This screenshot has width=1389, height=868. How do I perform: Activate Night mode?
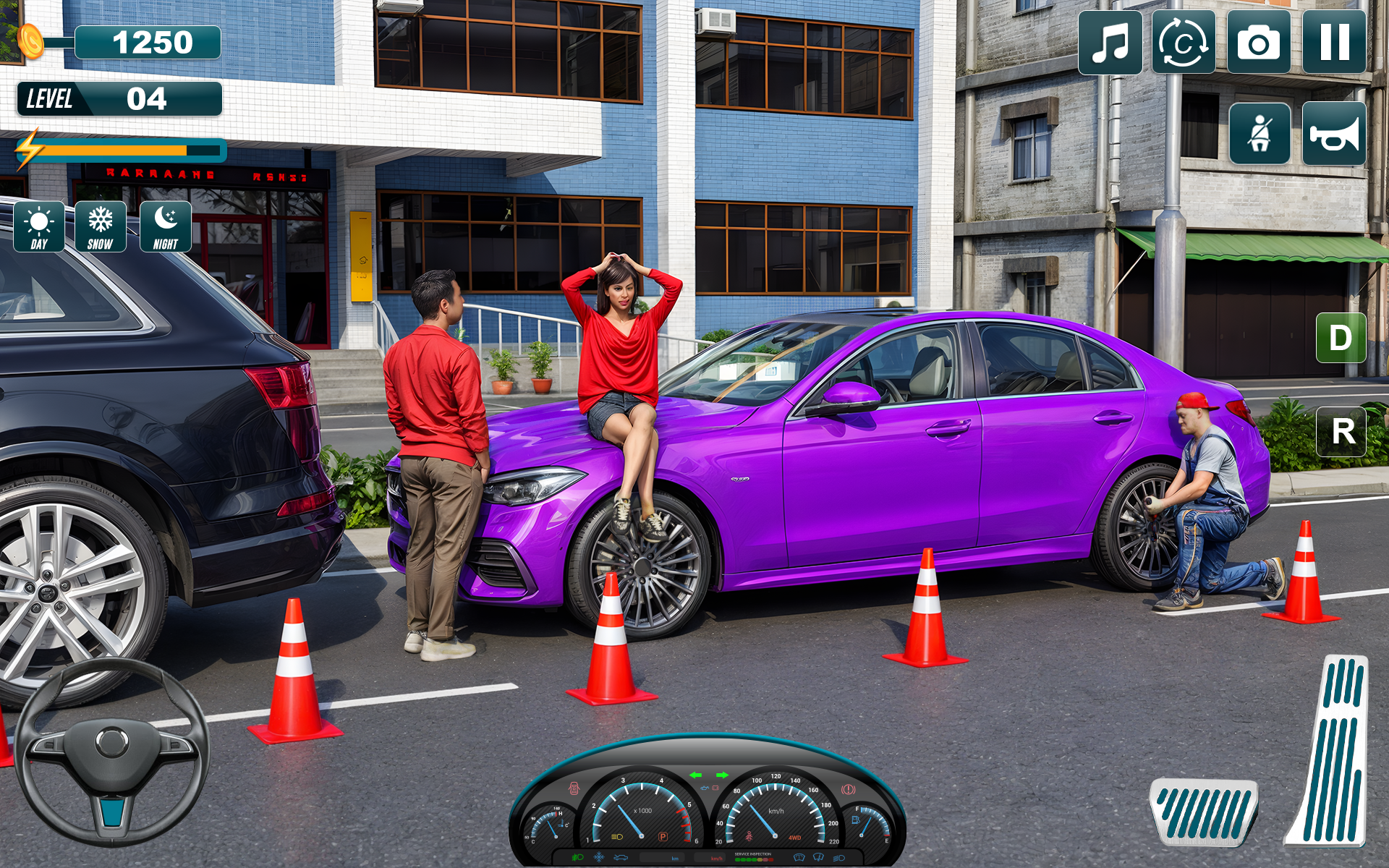pyautogui.click(x=165, y=226)
